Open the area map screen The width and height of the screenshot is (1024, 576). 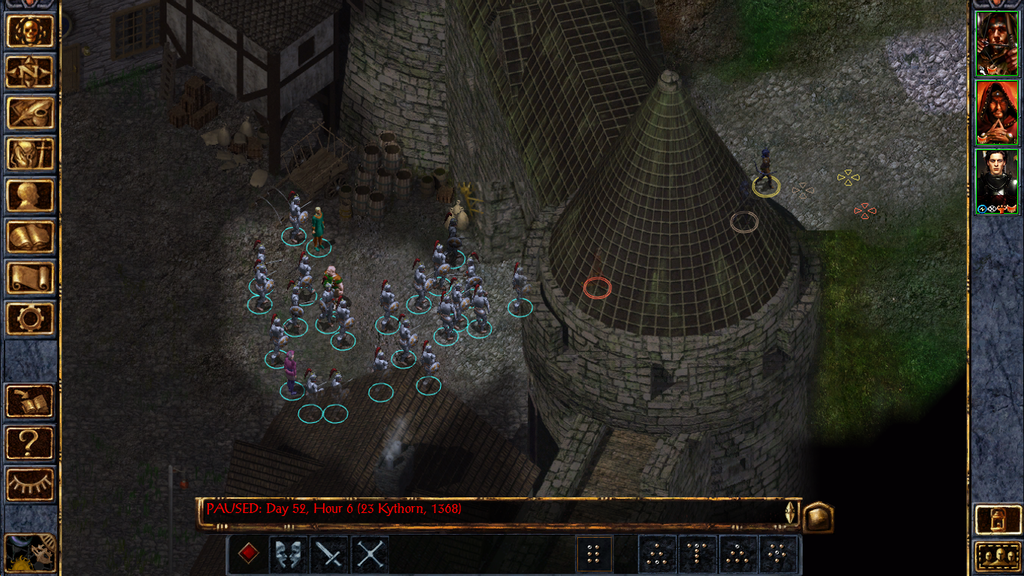pyautogui.click(x=30, y=72)
